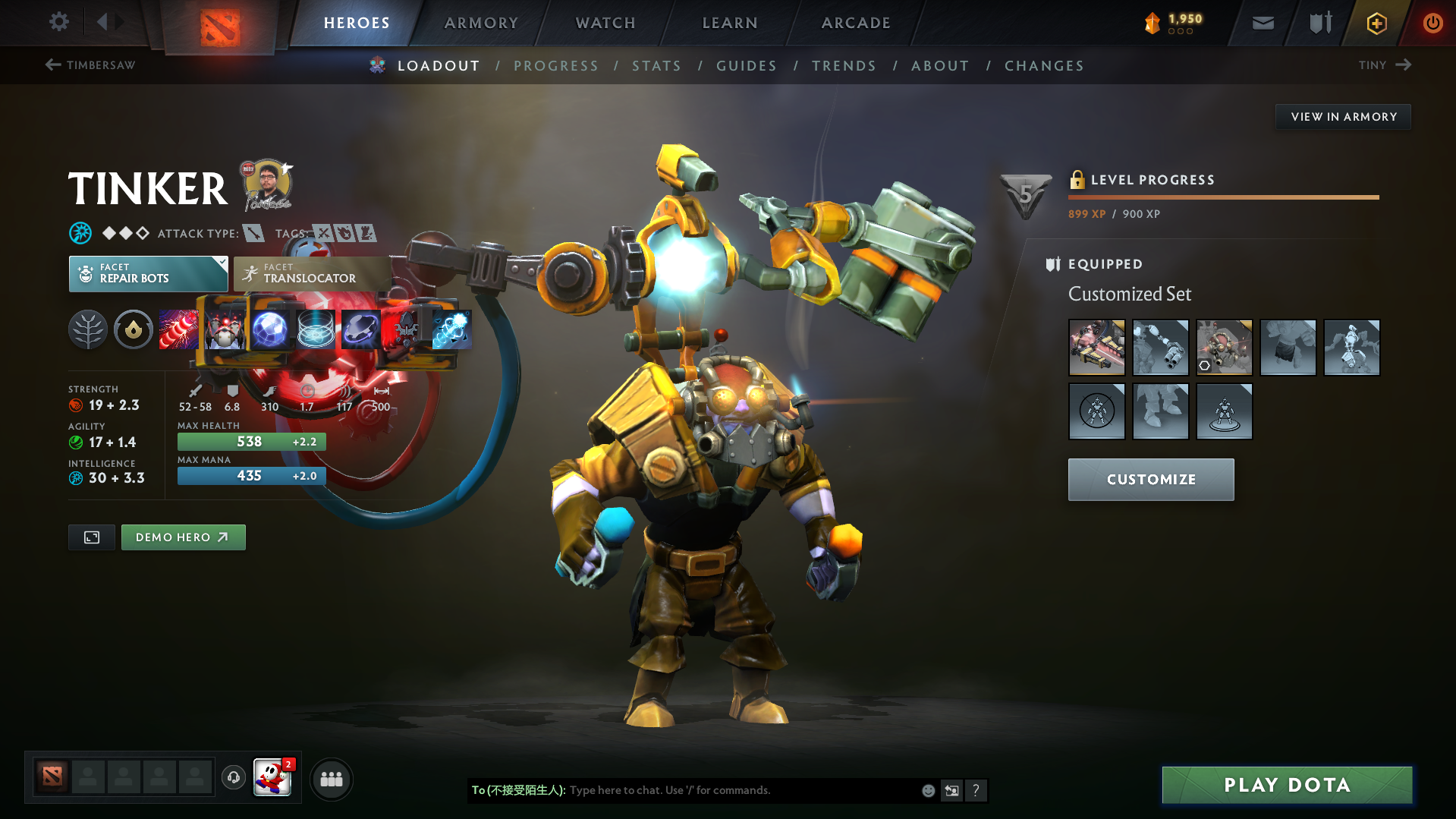Click the Play Dota button
The width and height of the screenshot is (1456, 819).
click(x=1285, y=785)
